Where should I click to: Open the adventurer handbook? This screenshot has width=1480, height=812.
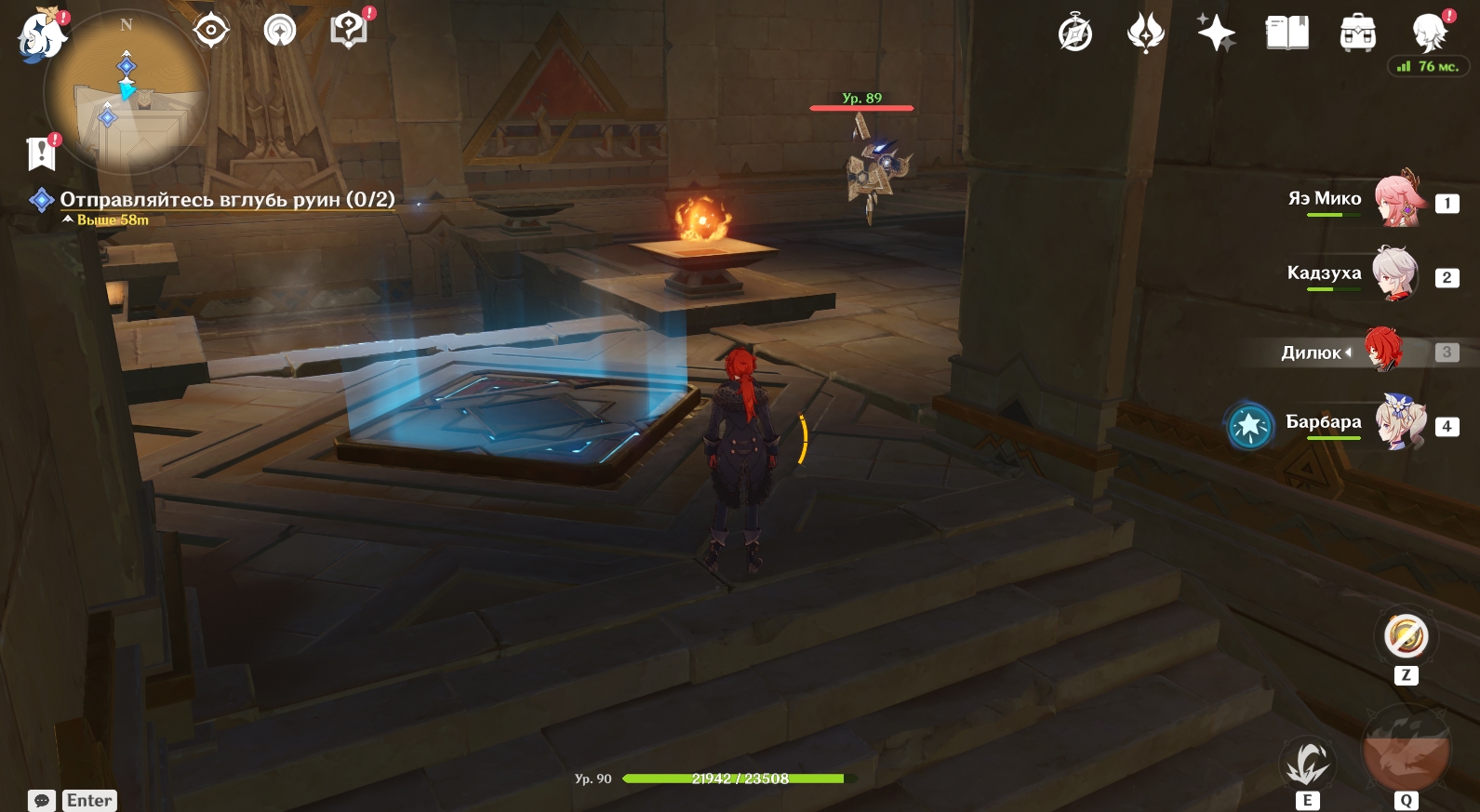pyautogui.click(x=1287, y=33)
